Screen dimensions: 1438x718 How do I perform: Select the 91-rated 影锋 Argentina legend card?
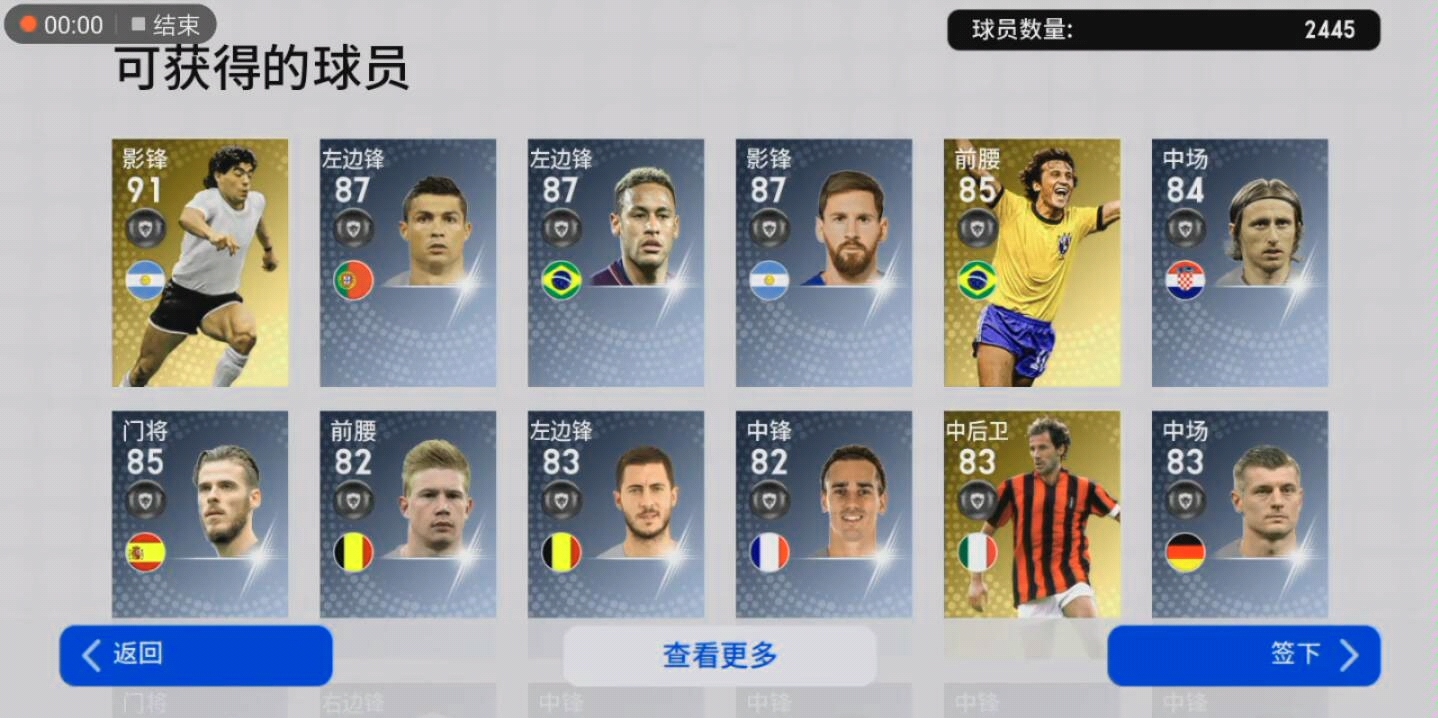point(200,262)
